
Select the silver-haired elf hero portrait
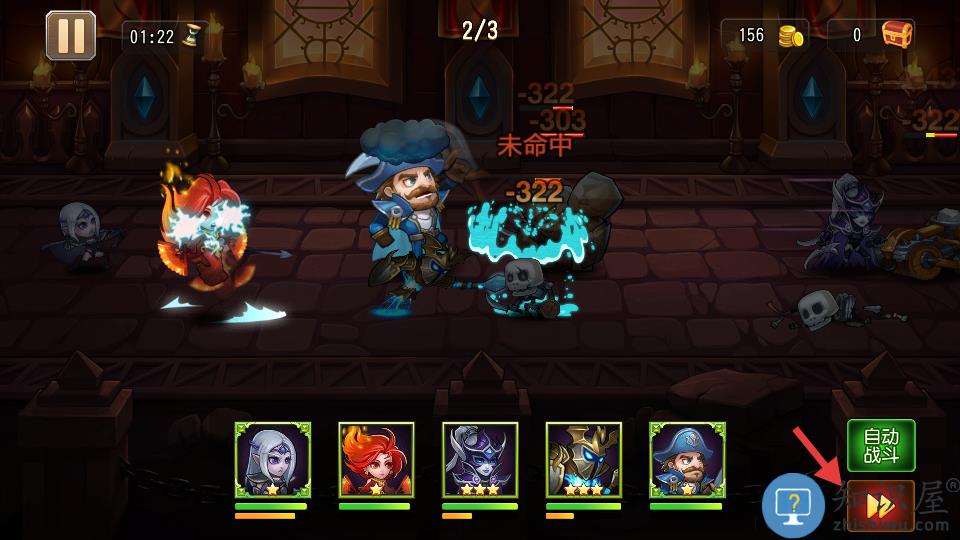coord(273,460)
